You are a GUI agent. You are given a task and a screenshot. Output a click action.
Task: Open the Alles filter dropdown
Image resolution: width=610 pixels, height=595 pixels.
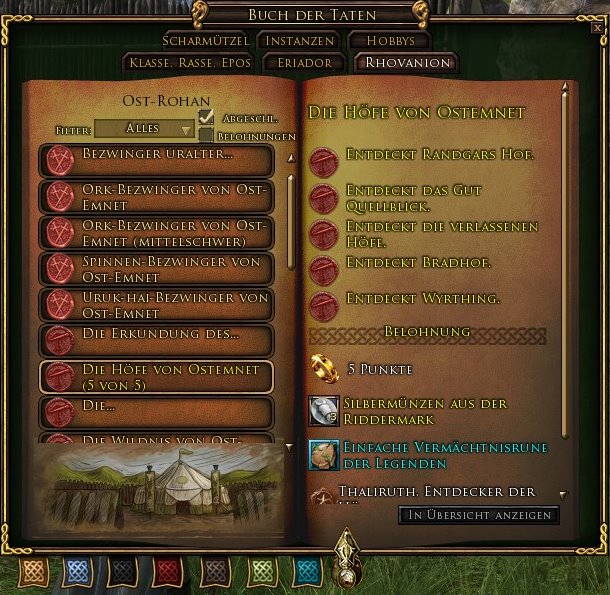coord(145,129)
